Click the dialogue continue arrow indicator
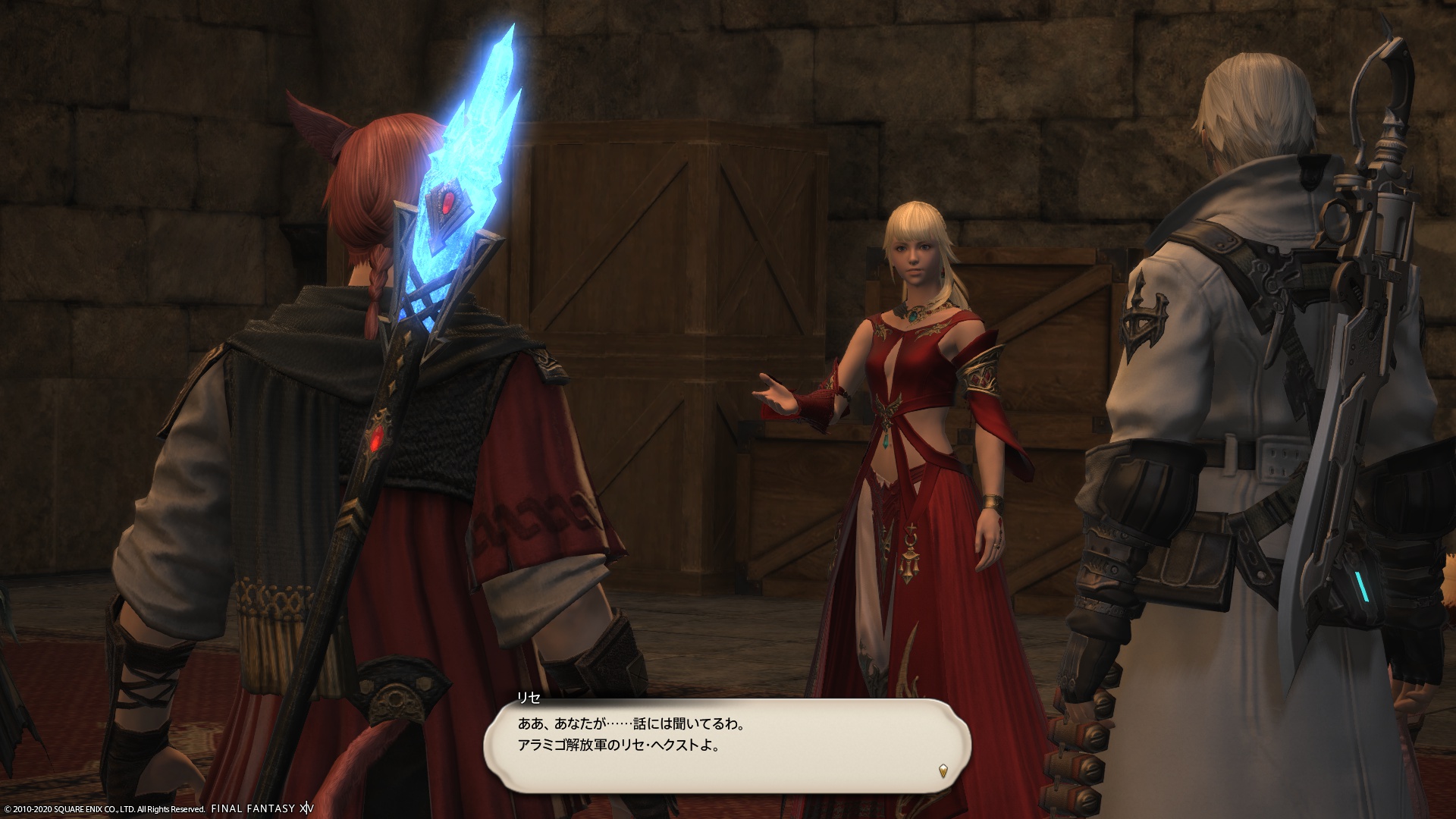 coord(943,770)
